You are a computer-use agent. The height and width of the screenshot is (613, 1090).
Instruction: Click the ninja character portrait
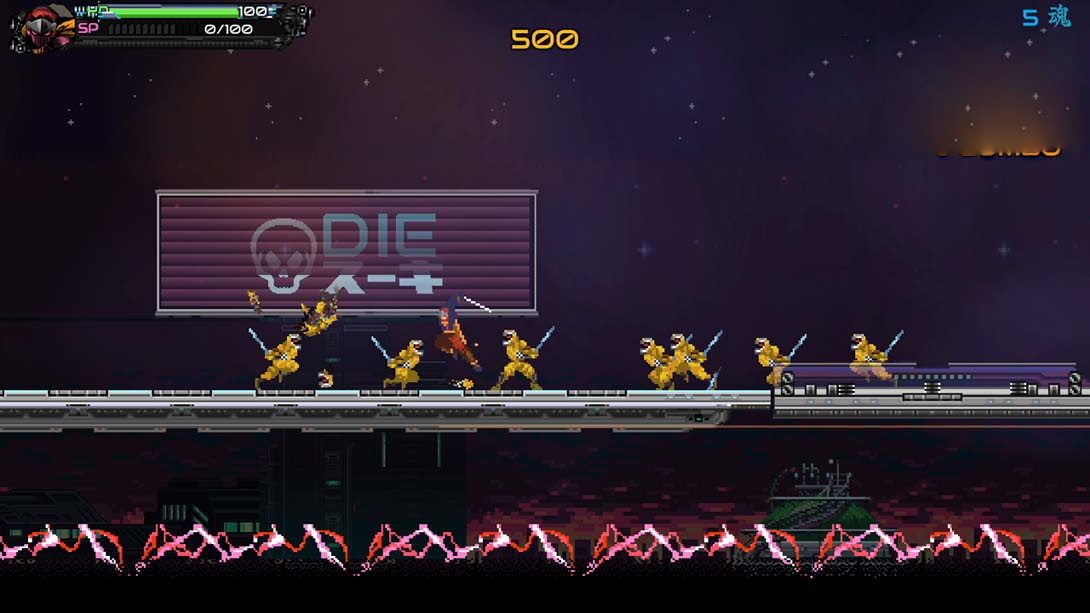coord(42,25)
